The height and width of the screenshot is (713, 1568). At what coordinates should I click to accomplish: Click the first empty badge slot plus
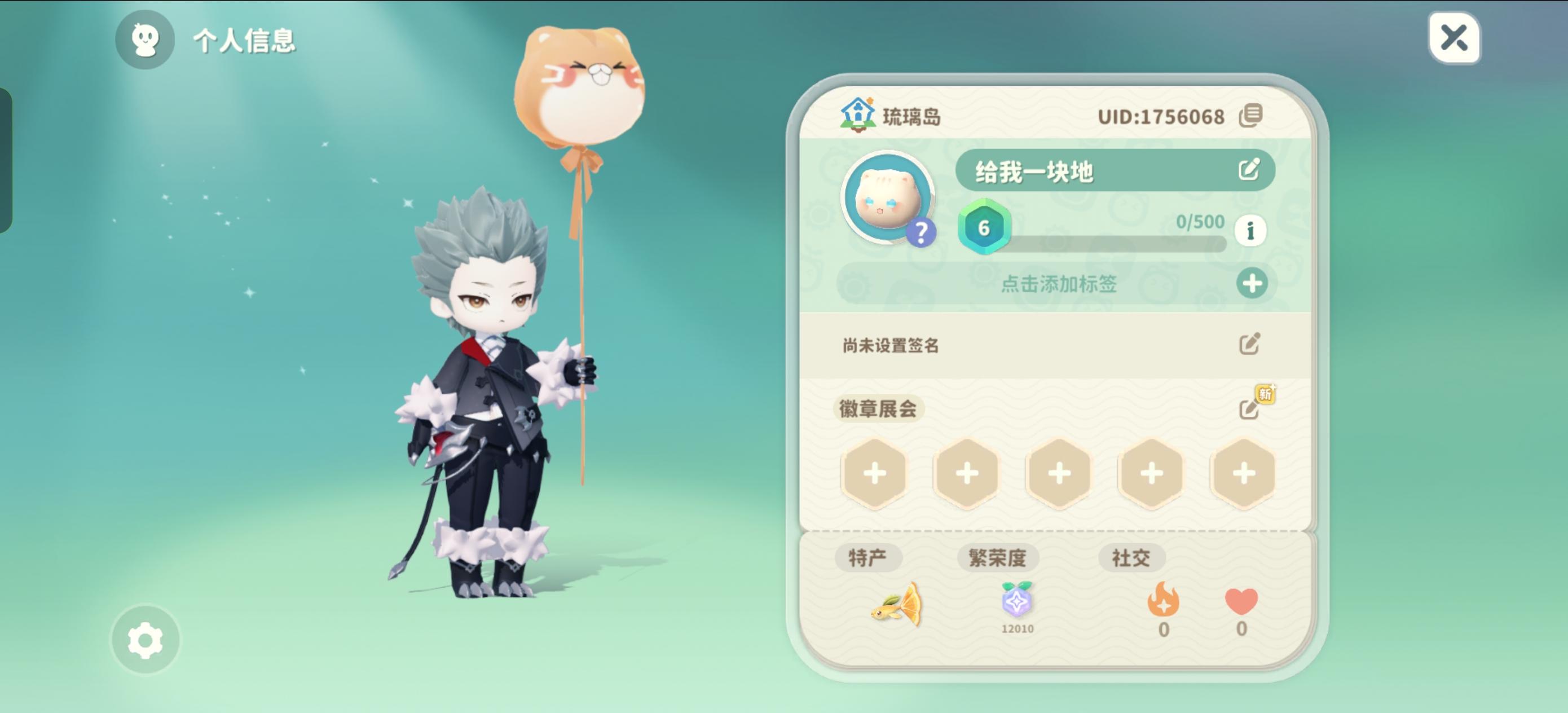(x=875, y=473)
